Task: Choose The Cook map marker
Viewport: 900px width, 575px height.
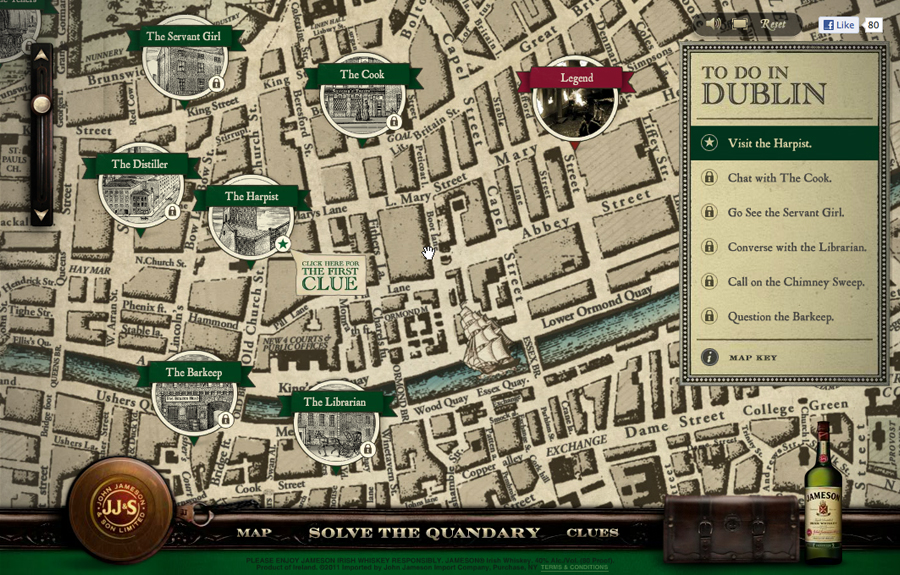Action: coord(362,98)
